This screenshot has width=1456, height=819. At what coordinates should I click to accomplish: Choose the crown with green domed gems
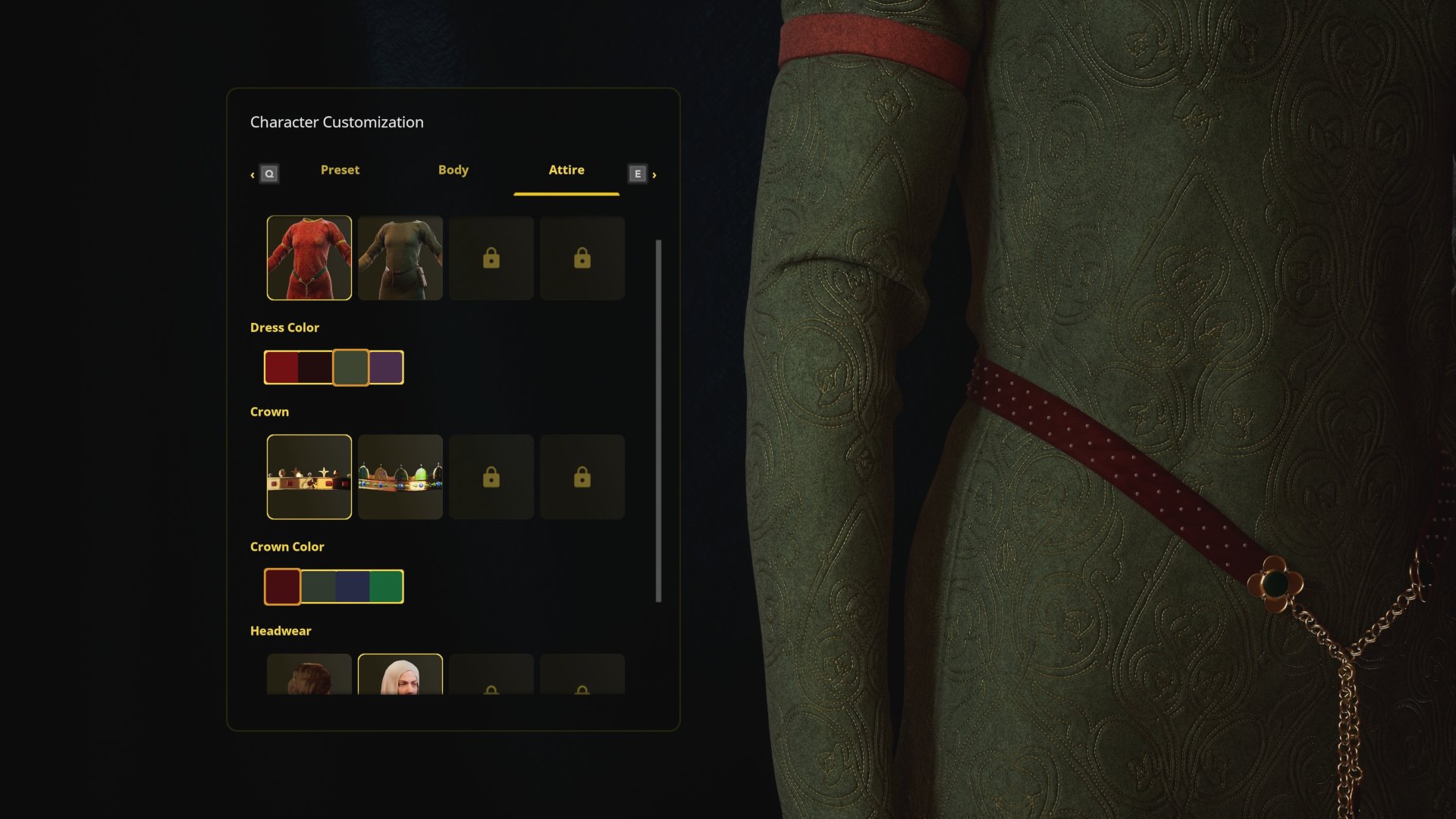coord(400,477)
